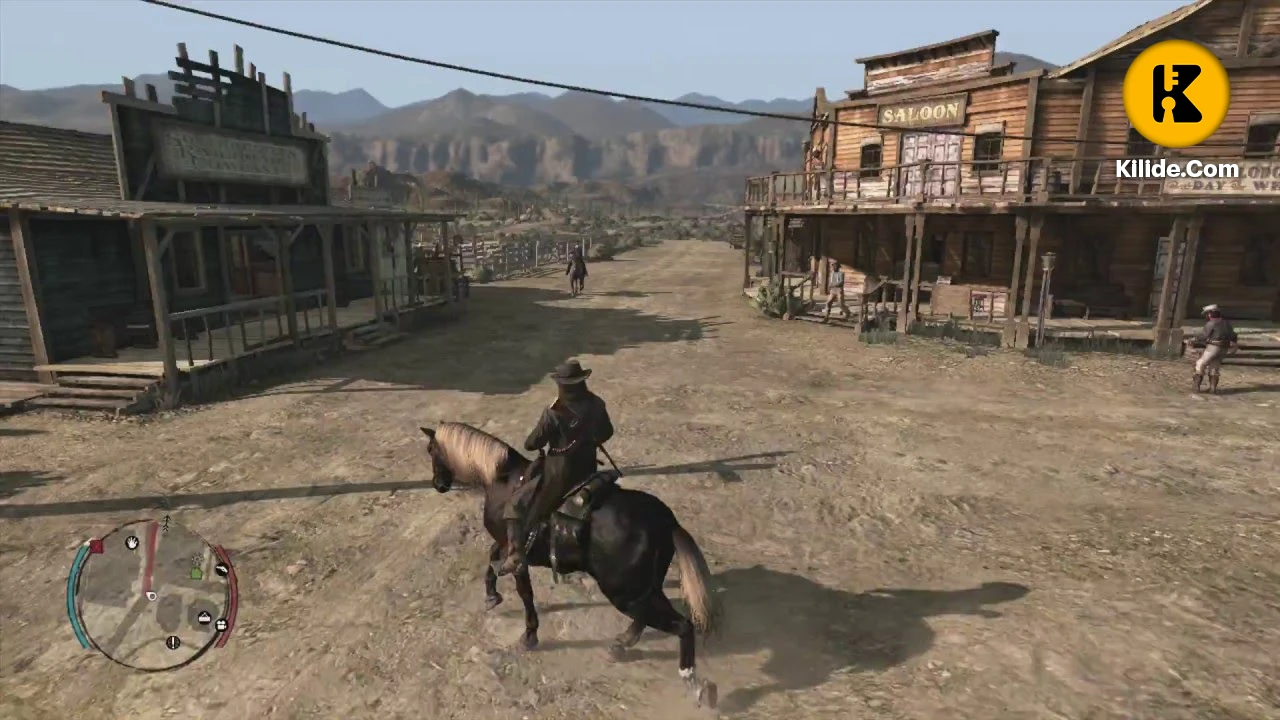Viewport: 1280px width, 720px height.
Task: Open the Kilide.Com watermark link
Action: point(1177,170)
